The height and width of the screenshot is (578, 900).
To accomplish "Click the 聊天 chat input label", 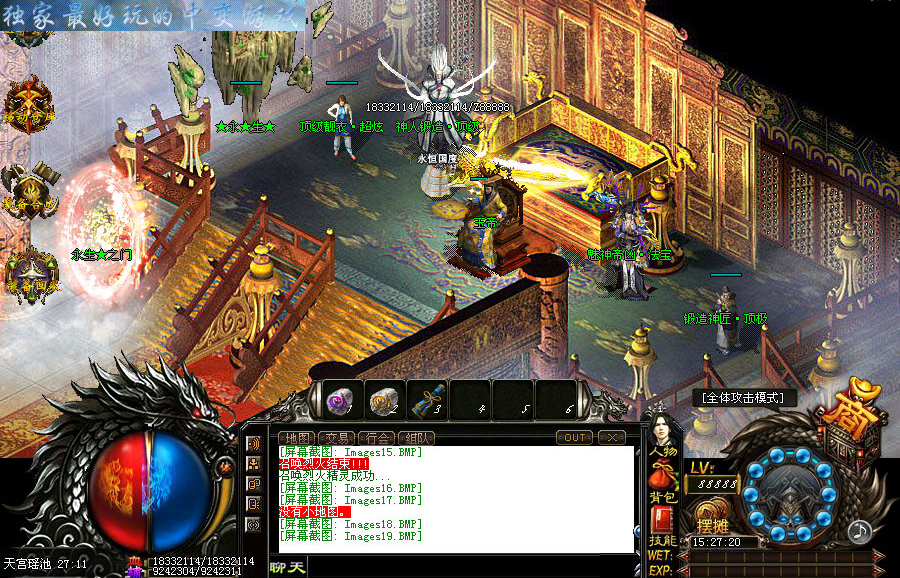I will click(288, 567).
